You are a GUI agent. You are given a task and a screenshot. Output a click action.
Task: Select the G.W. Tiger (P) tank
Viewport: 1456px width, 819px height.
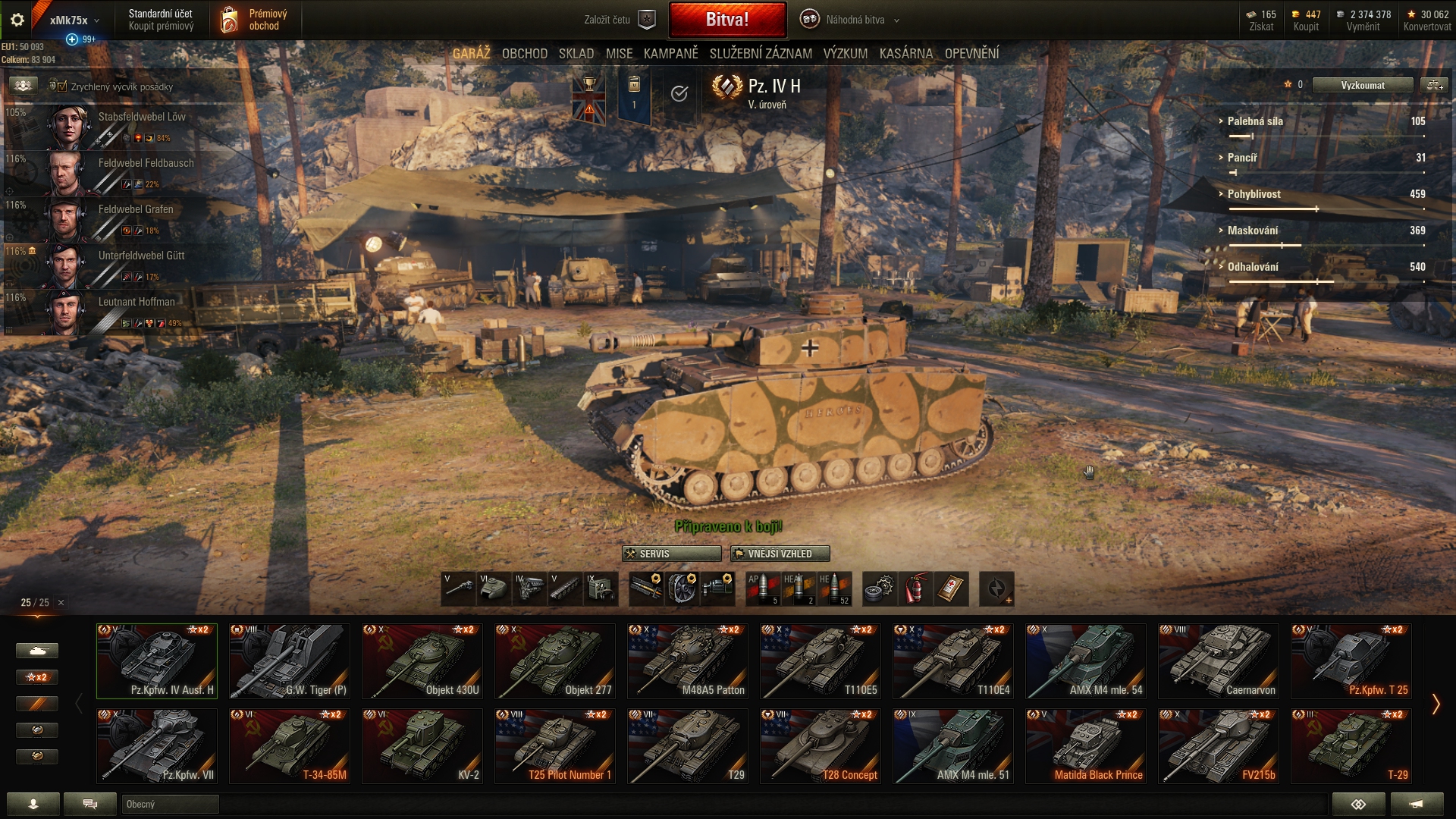(289, 661)
